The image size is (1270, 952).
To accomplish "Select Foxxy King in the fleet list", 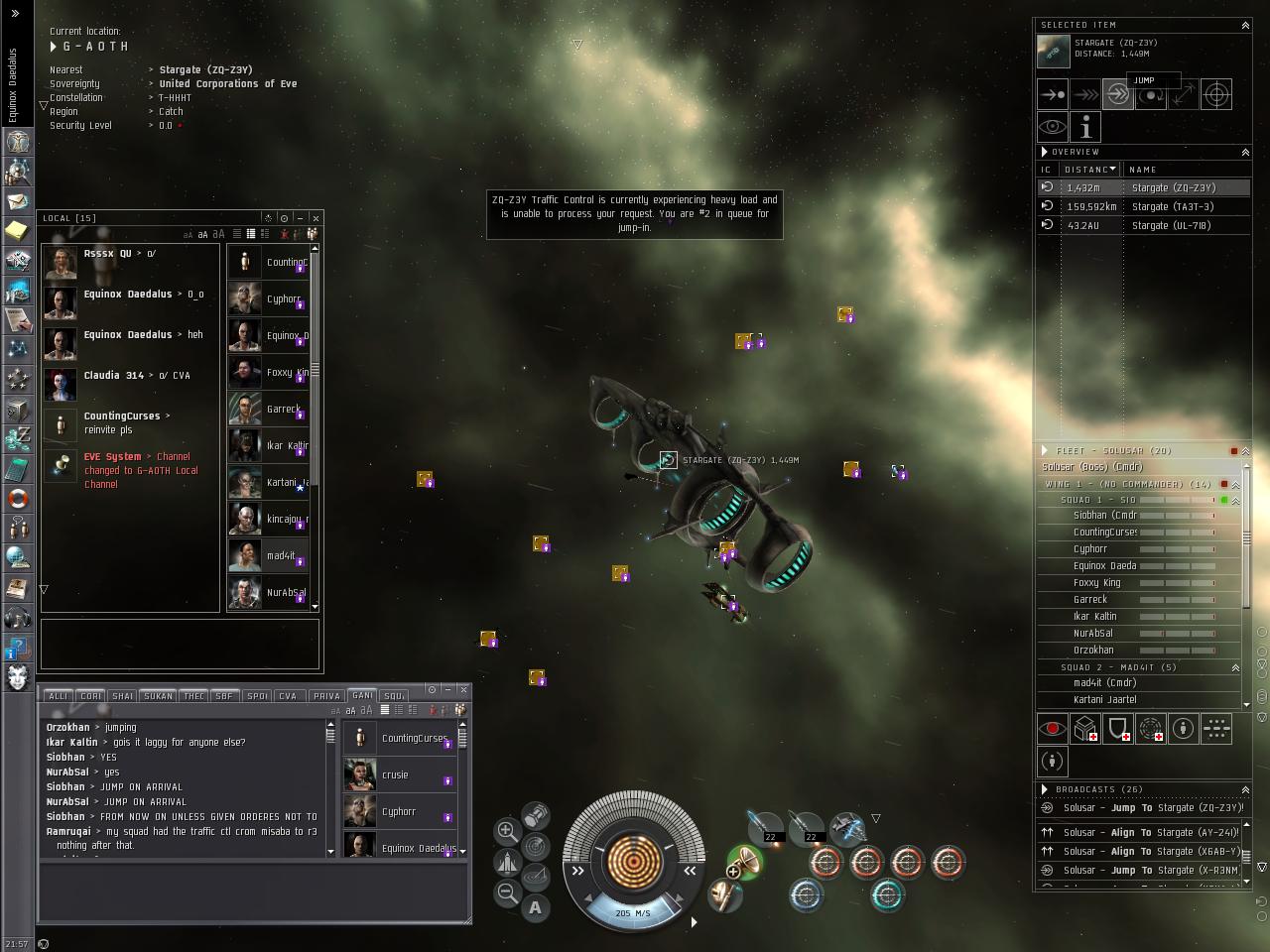I will [x=1096, y=583].
